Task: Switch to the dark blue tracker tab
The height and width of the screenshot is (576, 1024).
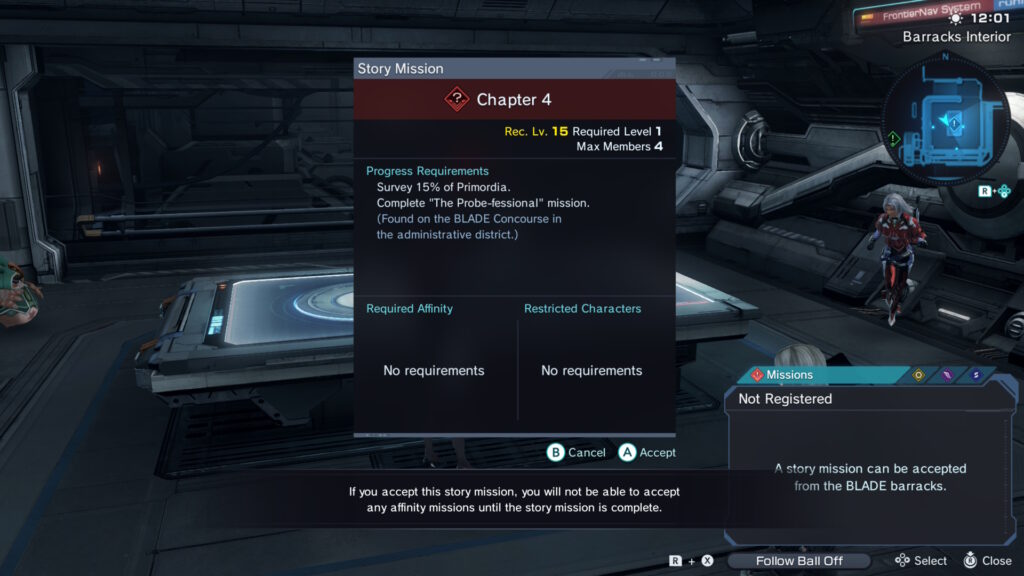Action: (975, 375)
